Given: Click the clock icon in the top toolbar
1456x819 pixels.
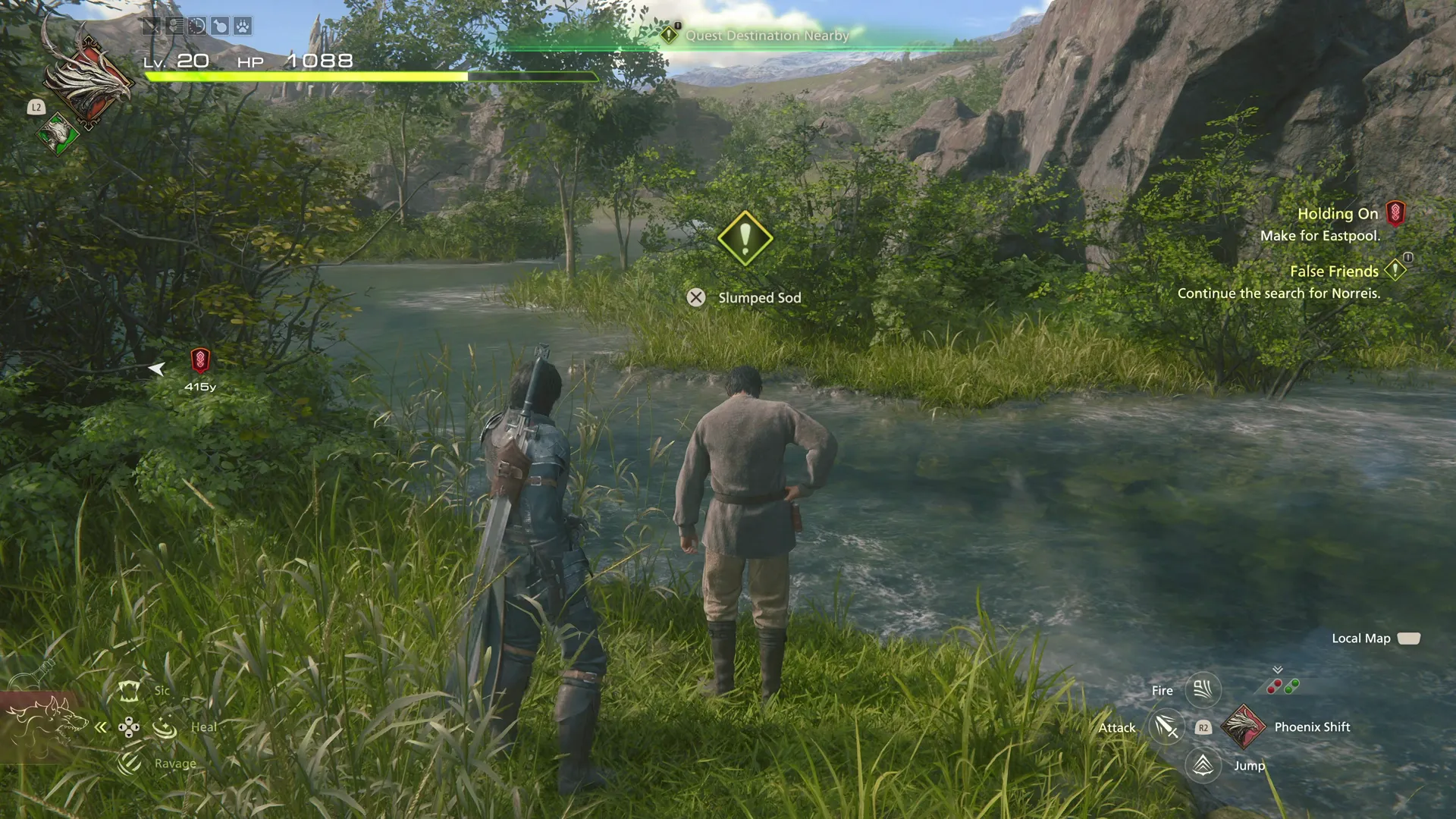Looking at the screenshot, I should [197, 26].
